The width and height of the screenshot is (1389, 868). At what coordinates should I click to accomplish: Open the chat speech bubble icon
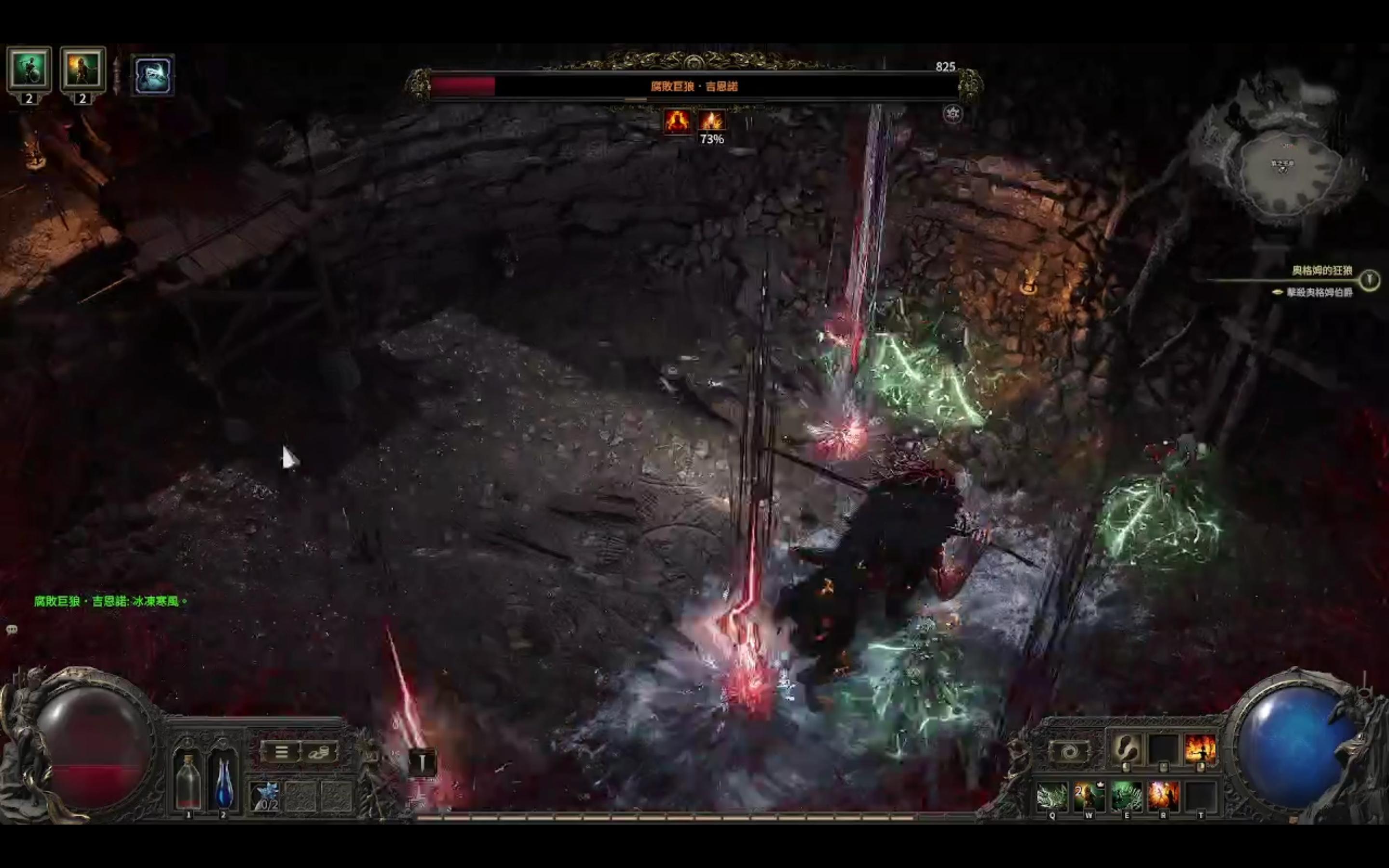(x=12, y=630)
